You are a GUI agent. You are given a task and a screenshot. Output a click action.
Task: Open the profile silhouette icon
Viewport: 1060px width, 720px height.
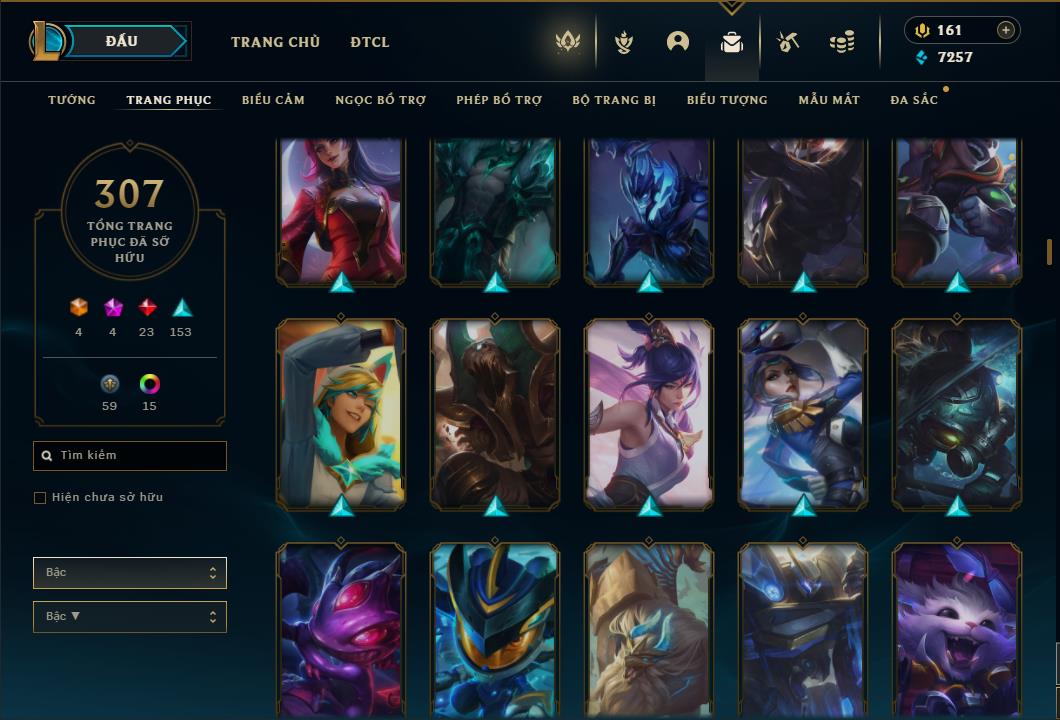coord(678,42)
